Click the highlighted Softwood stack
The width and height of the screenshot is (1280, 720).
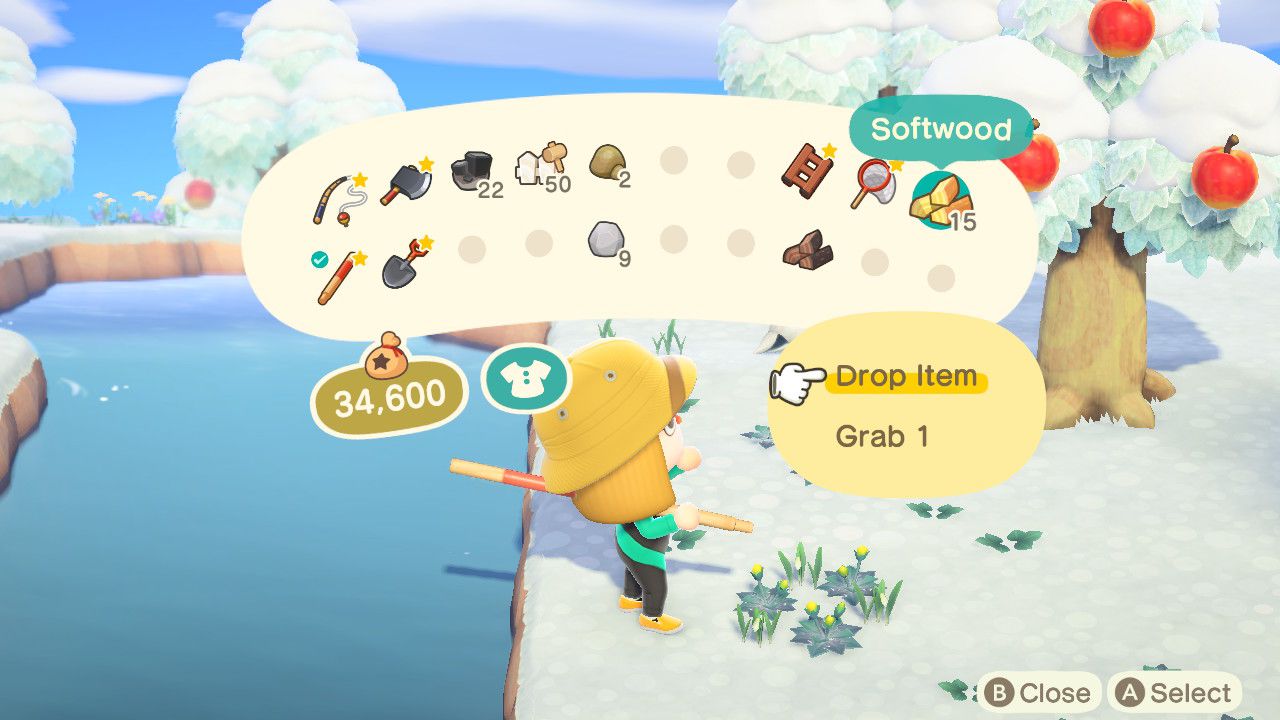pyautogui.click(x=942, y=200)
